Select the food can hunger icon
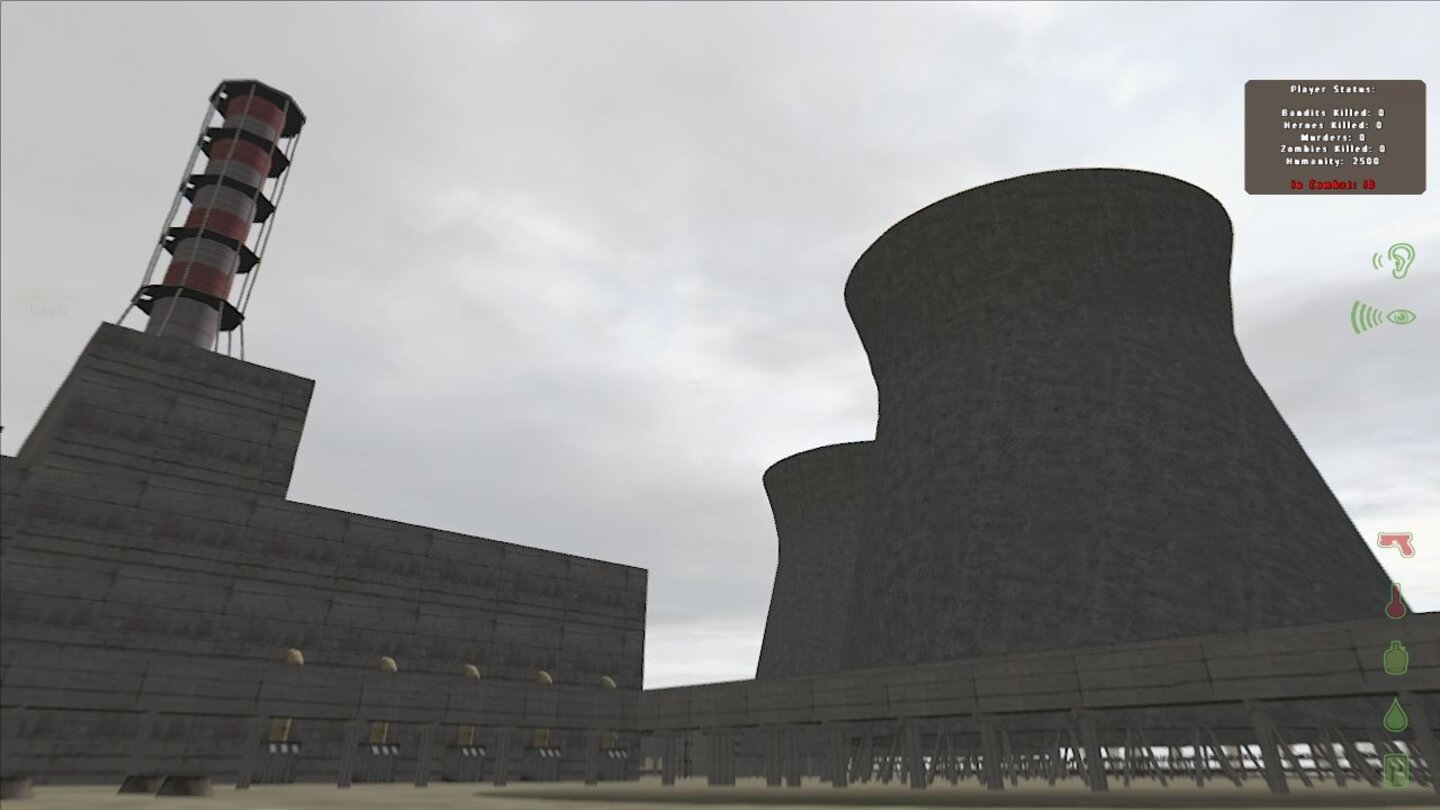Image resolution: width=1440 pixels, height=810 pixels. pos(1395,770)
